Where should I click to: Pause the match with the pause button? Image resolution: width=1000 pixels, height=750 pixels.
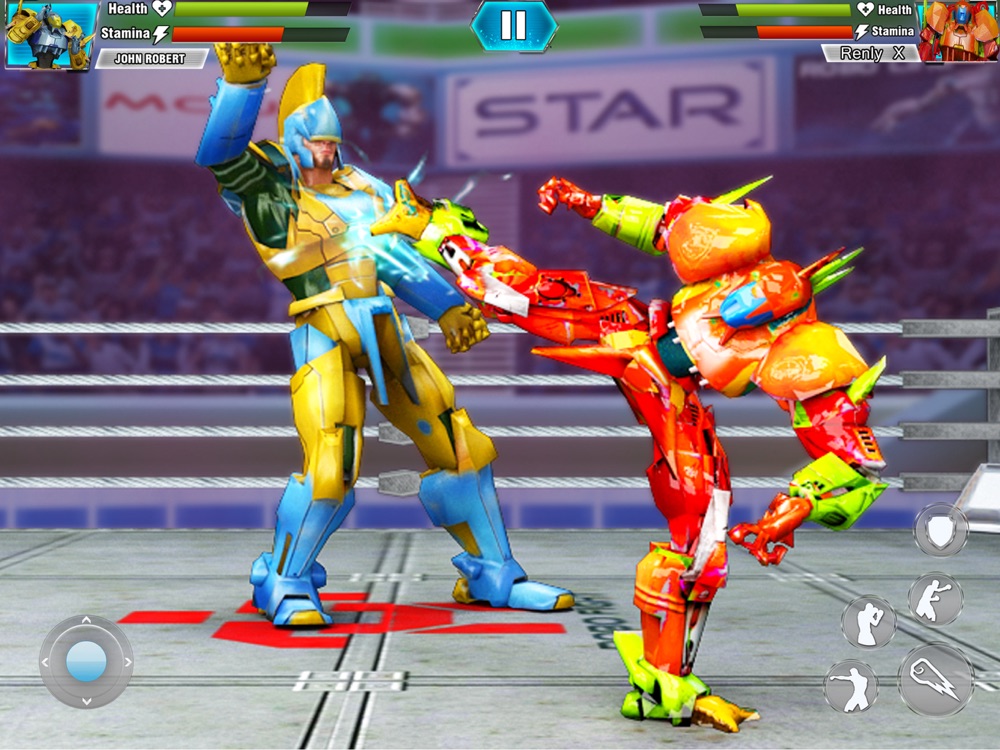(513, 26)
